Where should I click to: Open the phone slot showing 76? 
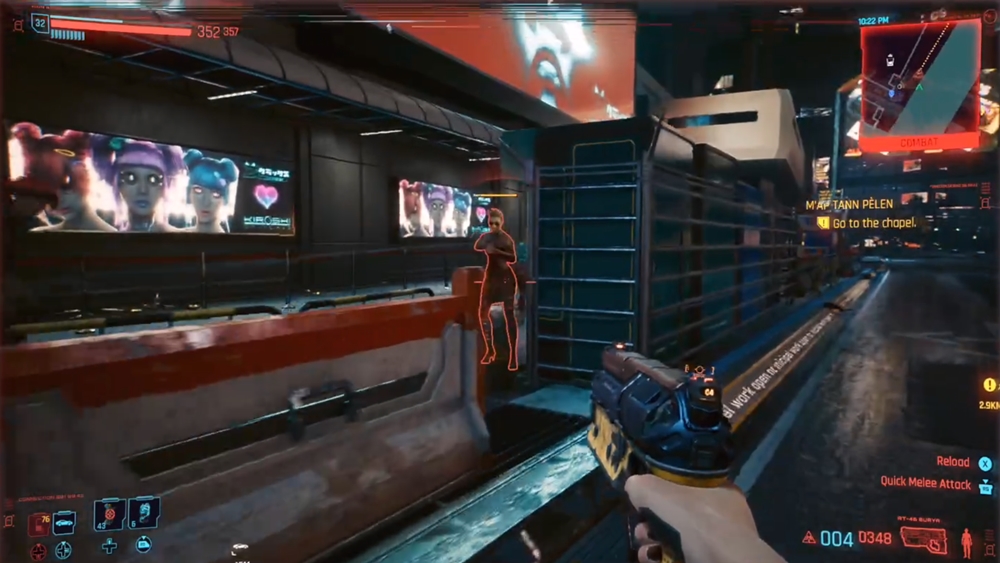point(38,523)
